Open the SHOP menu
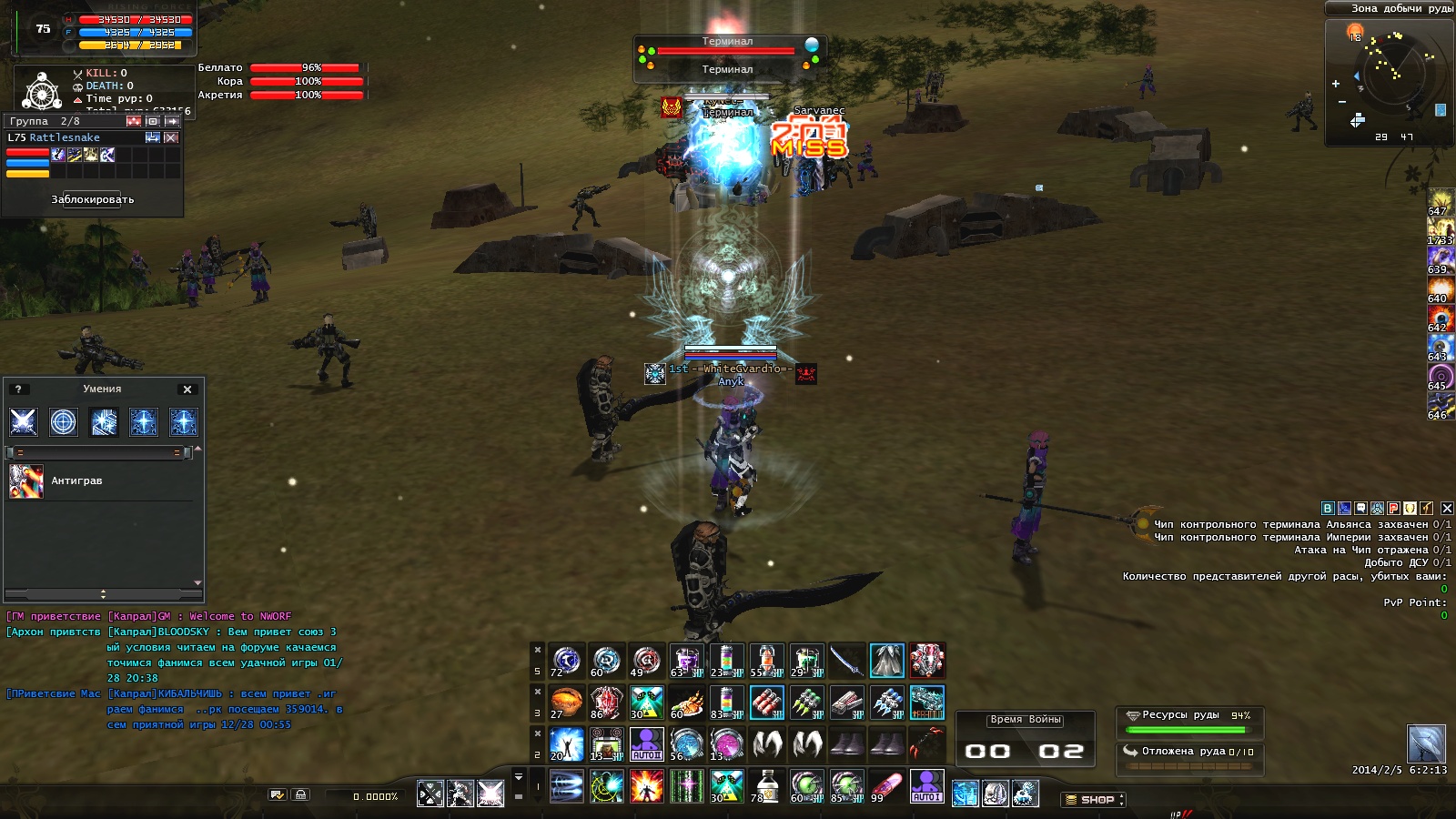 coord(1093,800)
